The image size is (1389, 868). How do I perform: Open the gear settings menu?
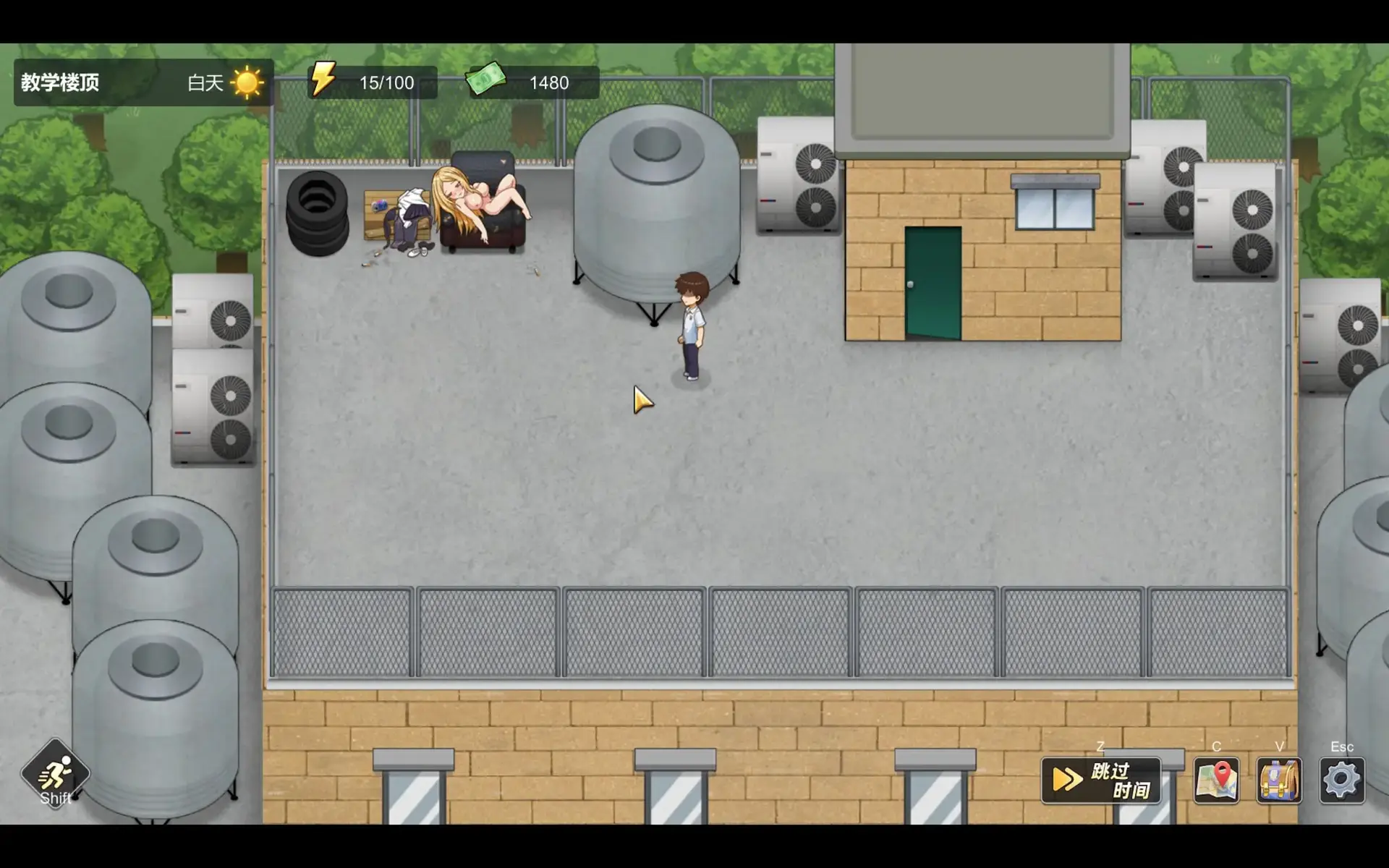1342,780
